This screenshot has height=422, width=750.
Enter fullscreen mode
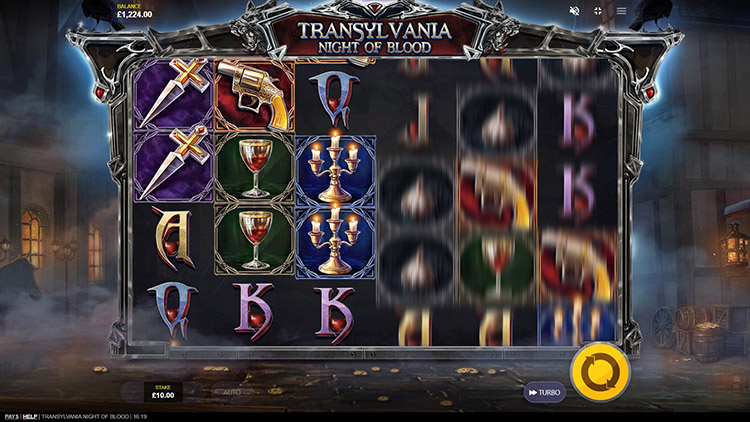598,11
